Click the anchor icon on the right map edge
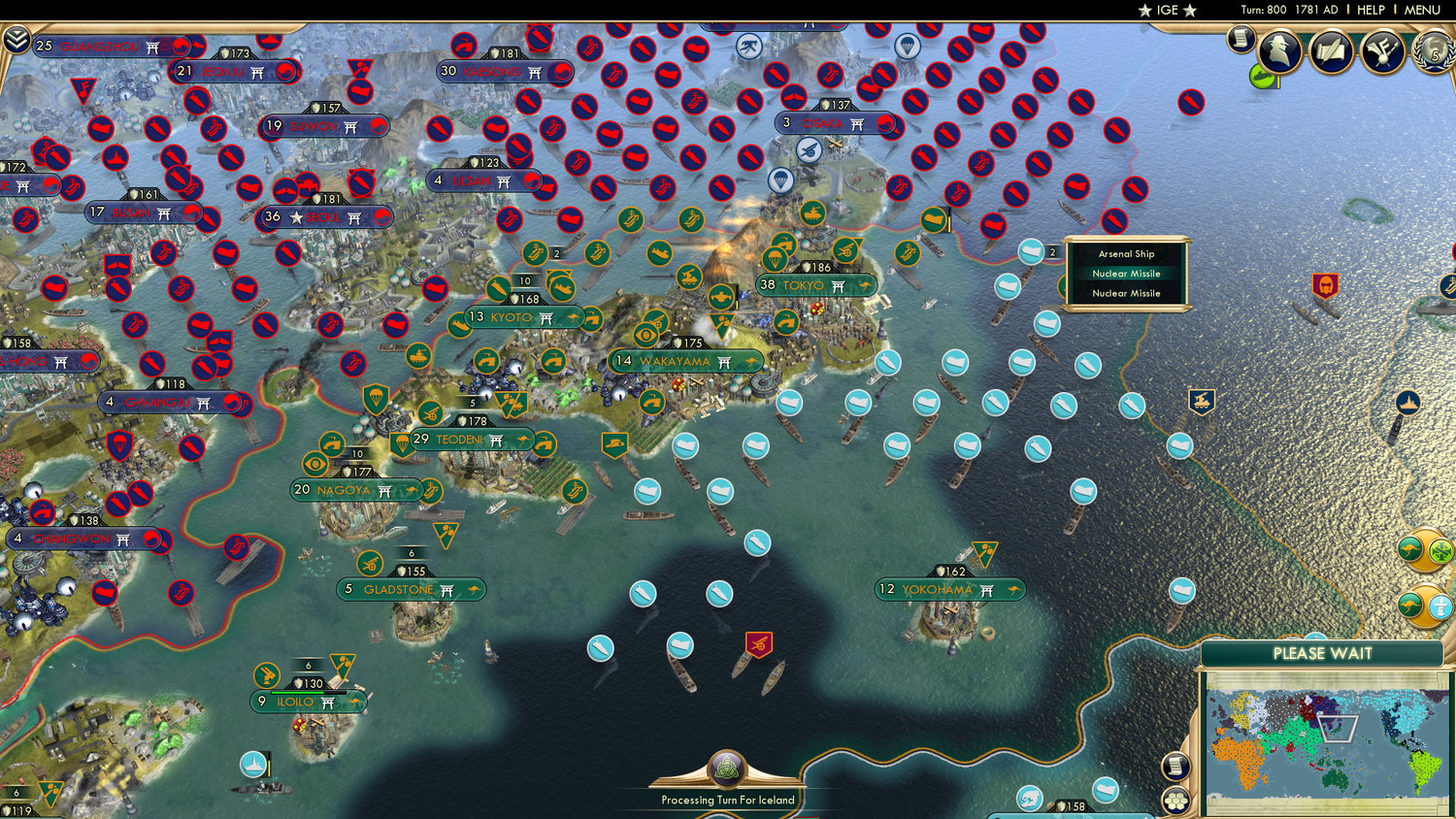The height and width of the screenshot is (819, 1456). tap(1409, 401)
